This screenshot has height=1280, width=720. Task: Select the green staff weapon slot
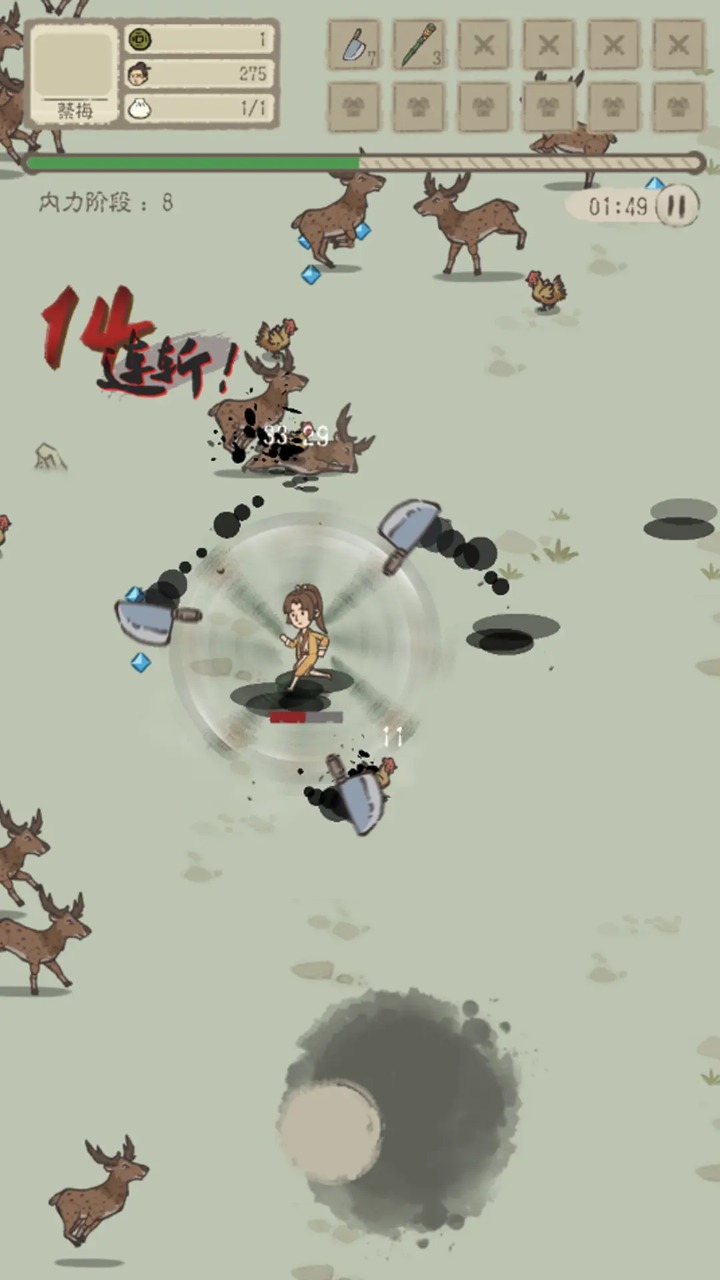[x=419, y=46]
